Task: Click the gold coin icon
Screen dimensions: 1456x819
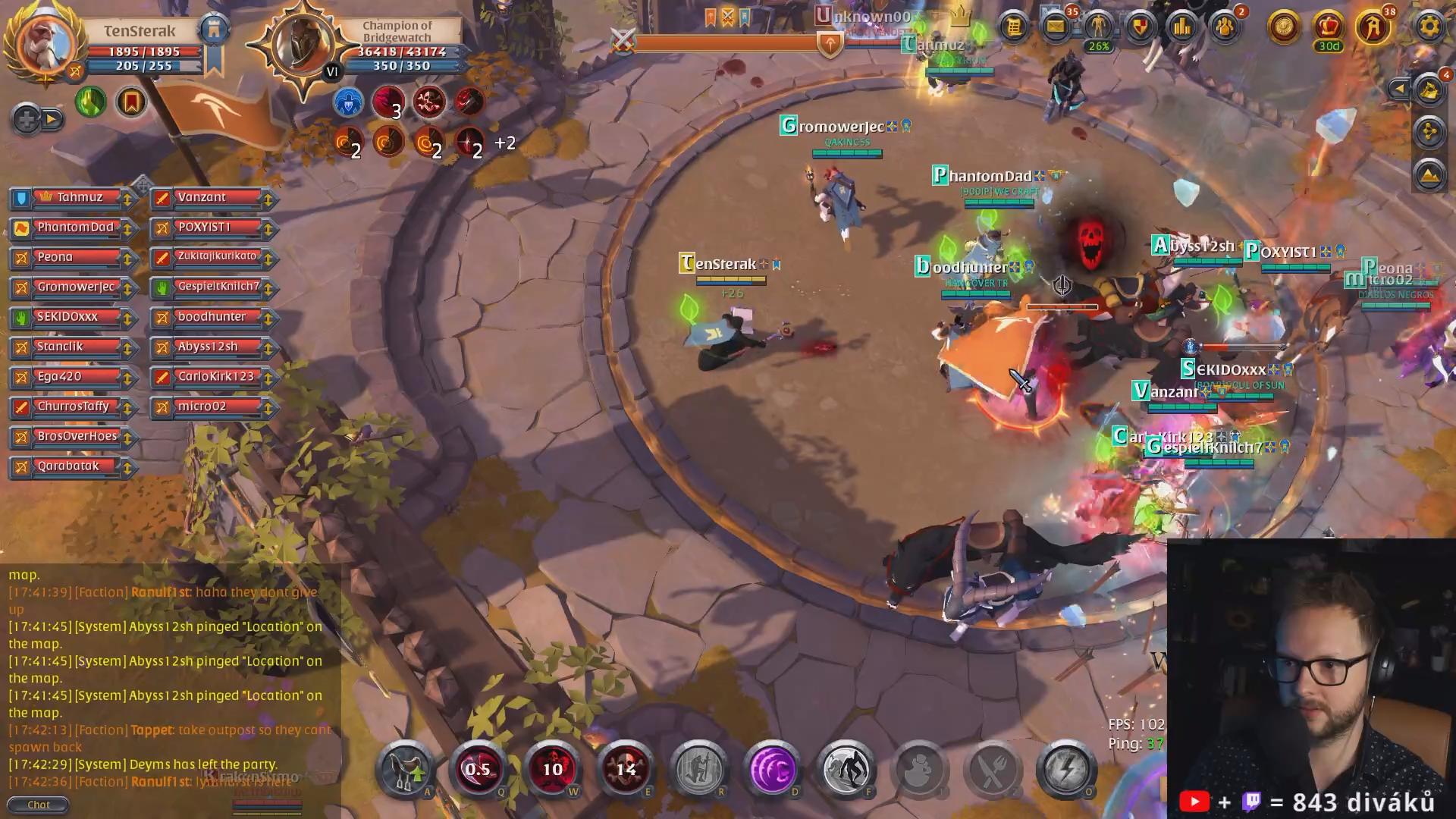Action: click(x=1284, y=27)
